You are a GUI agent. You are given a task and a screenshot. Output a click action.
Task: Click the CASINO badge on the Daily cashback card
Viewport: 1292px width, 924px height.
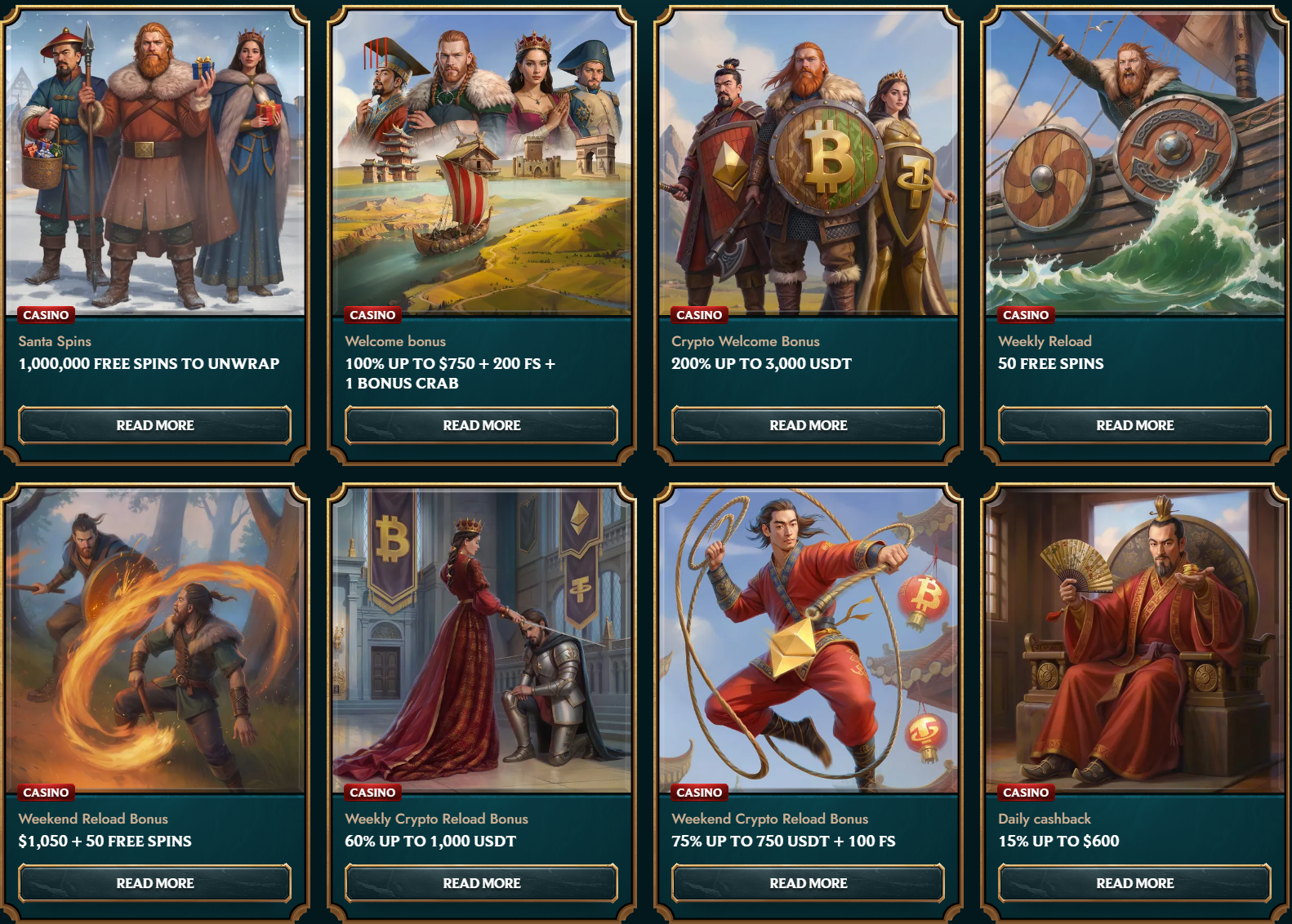(1026, 792)
